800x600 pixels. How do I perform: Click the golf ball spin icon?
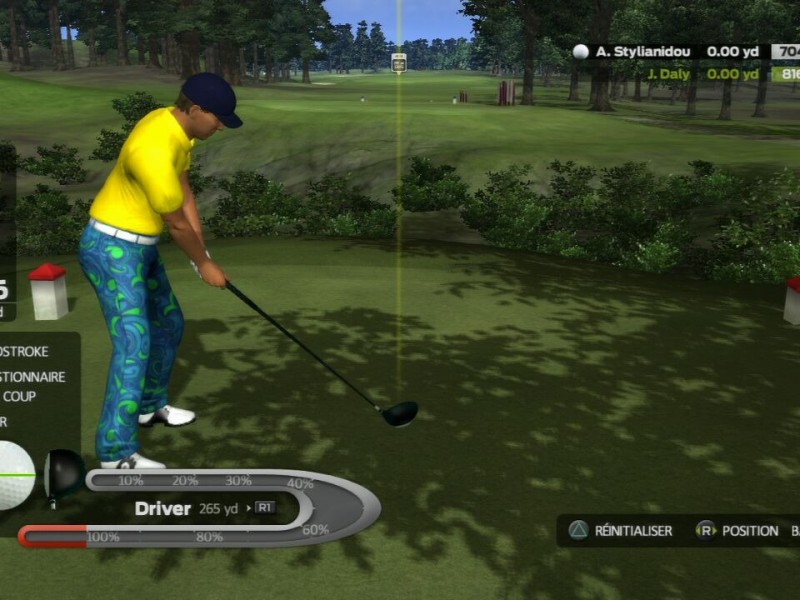tap(17, 475)
